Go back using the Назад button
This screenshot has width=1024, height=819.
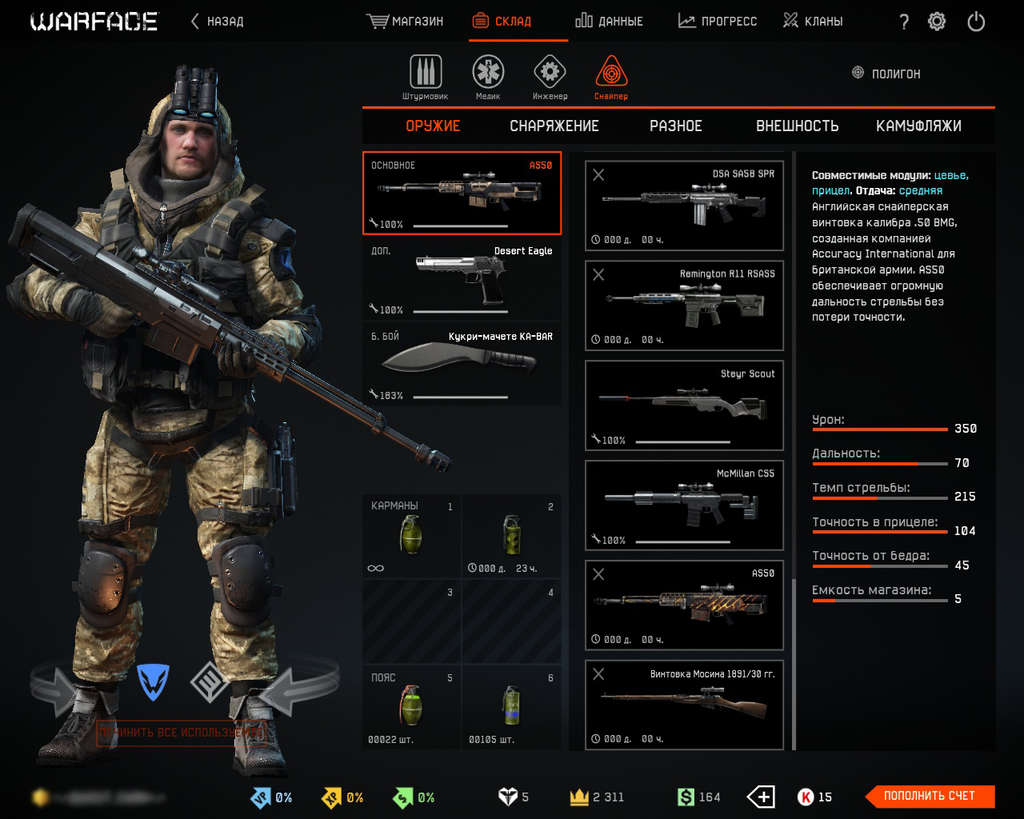click(217, 21)
